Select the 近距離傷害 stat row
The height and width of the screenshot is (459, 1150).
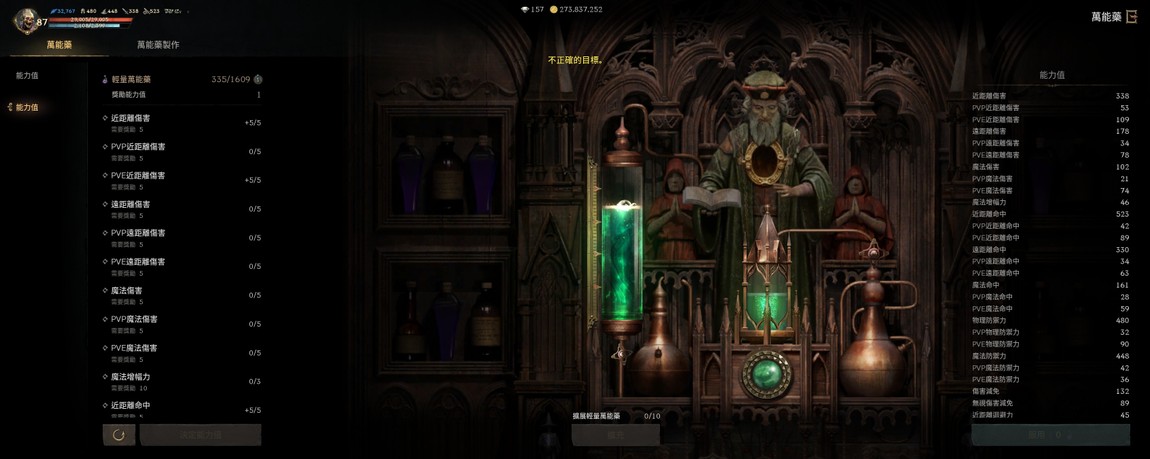181,123
